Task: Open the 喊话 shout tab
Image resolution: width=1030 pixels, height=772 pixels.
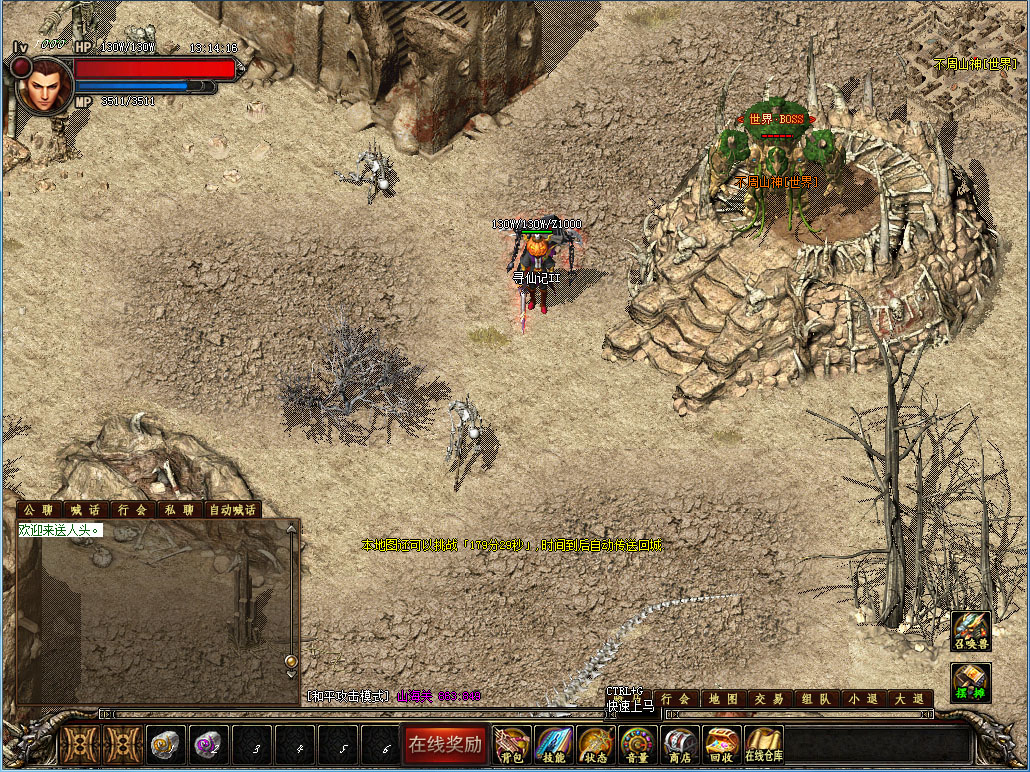Action: [x=86, y=510]
